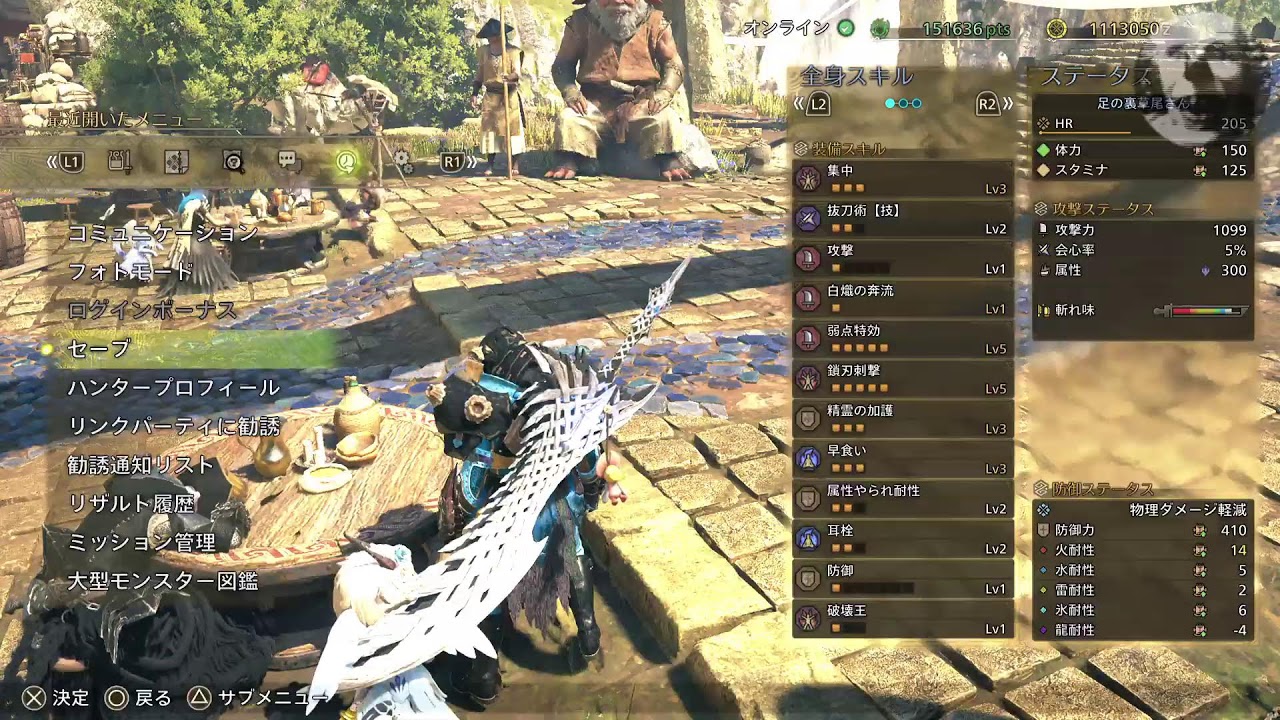Select the 集中 skill row
Viewport: 1280px width, 720px height.
[x=903, y=179]
